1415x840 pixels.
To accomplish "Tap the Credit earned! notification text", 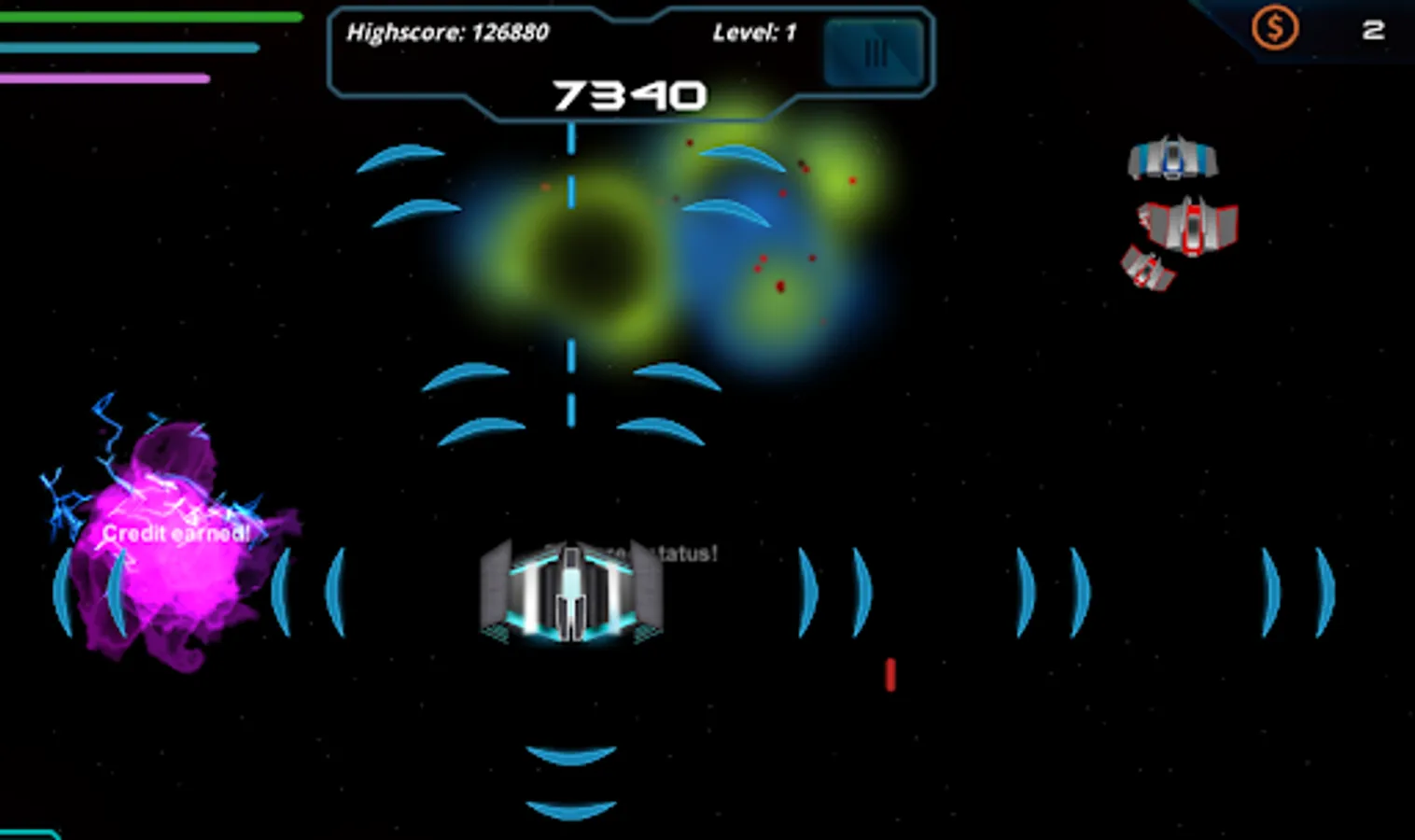I will point(176,534).
